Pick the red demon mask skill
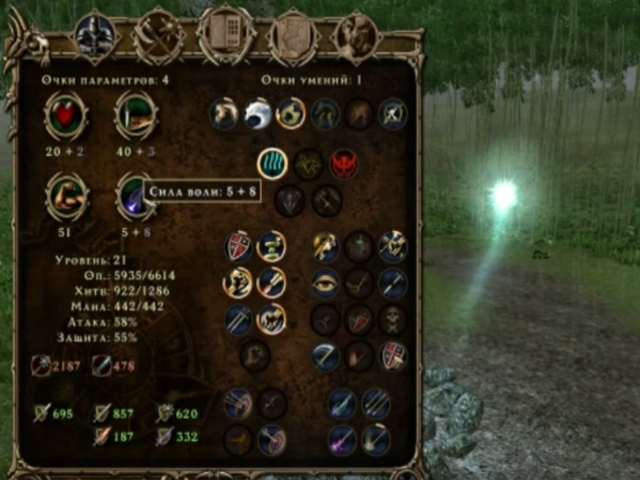Screen dimensions: 640x480 (343, 162)
